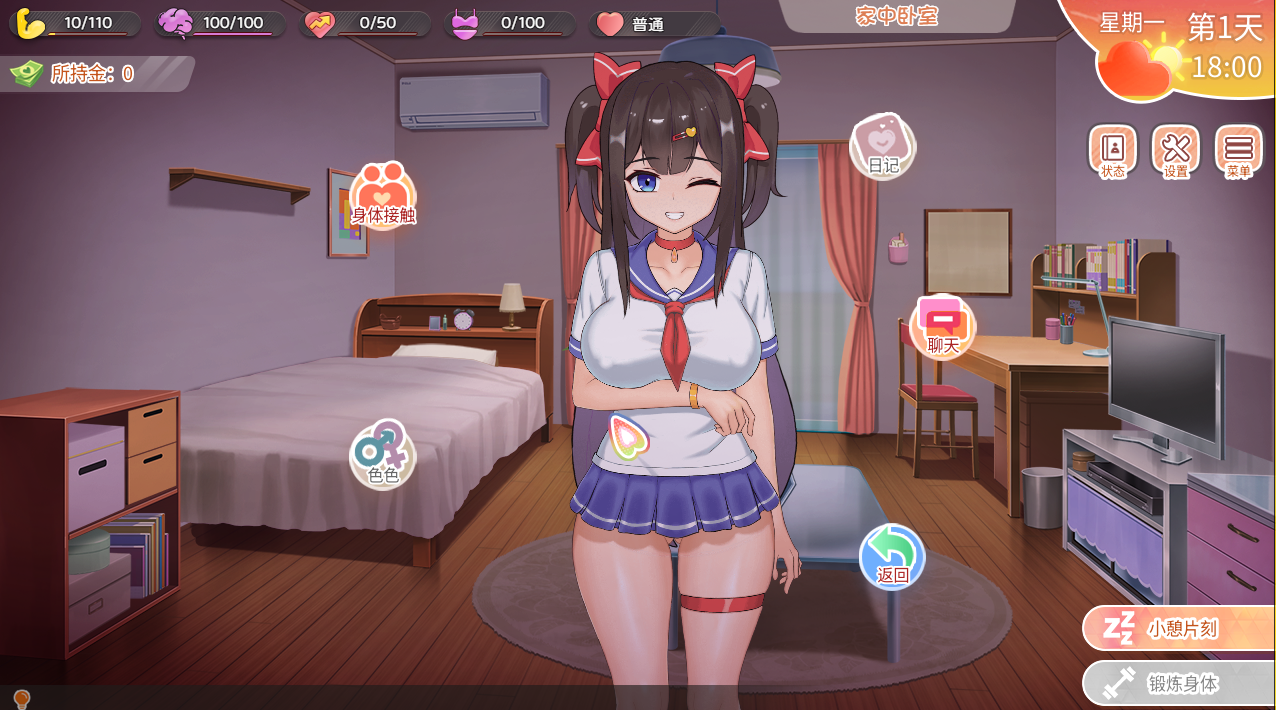This screenshot has height=710, width=1276.
Task: Start a 聊天 chat conversation
Action: 942,327
